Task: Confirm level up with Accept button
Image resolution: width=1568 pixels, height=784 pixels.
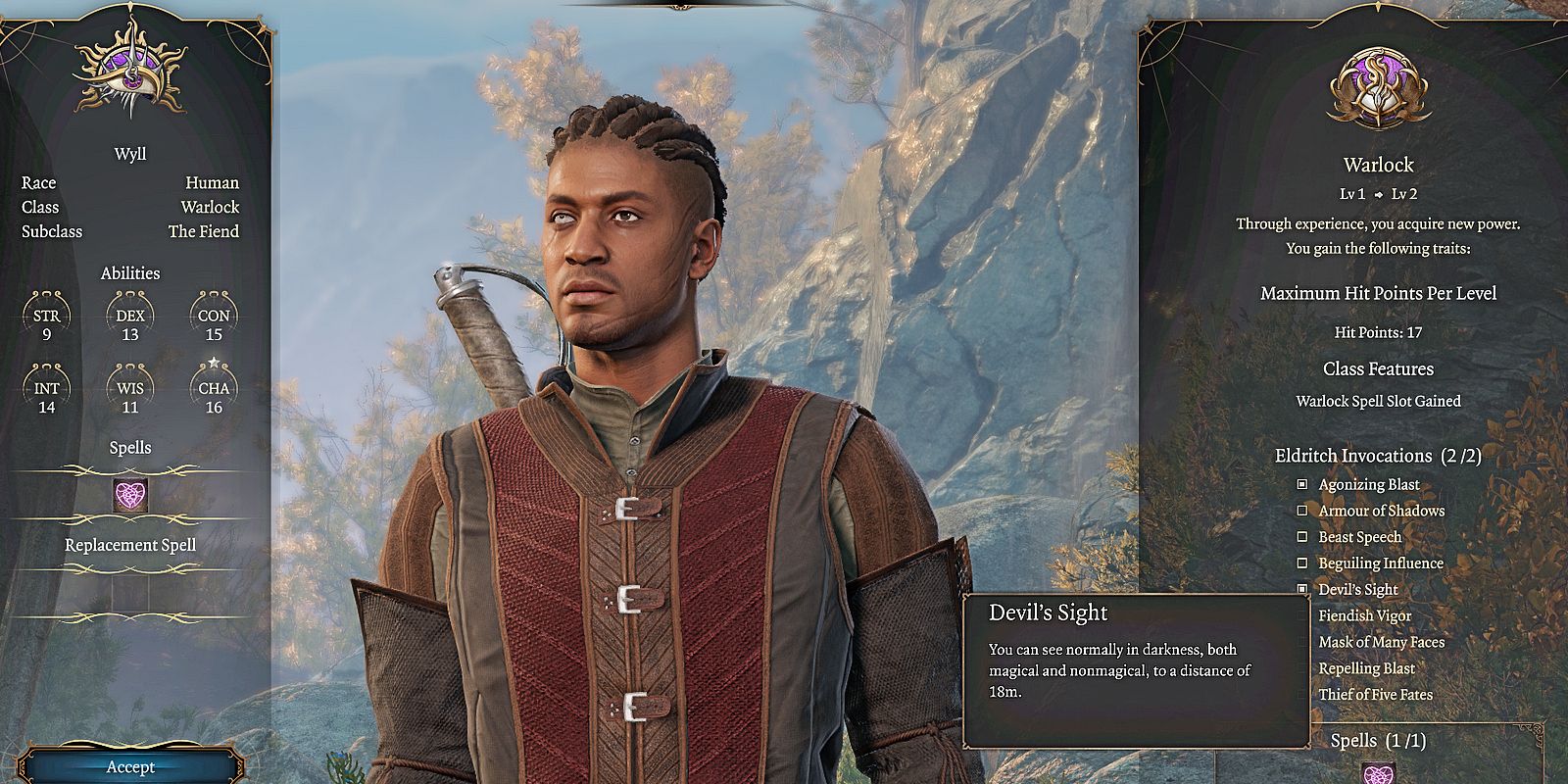Action: [x=130, y=766]
